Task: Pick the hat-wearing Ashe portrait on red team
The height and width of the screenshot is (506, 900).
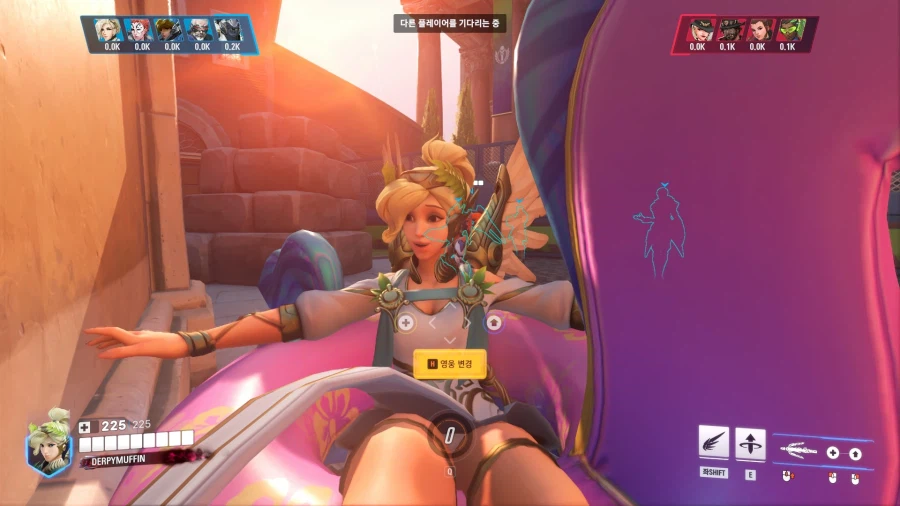Action: tap(697, 30)
